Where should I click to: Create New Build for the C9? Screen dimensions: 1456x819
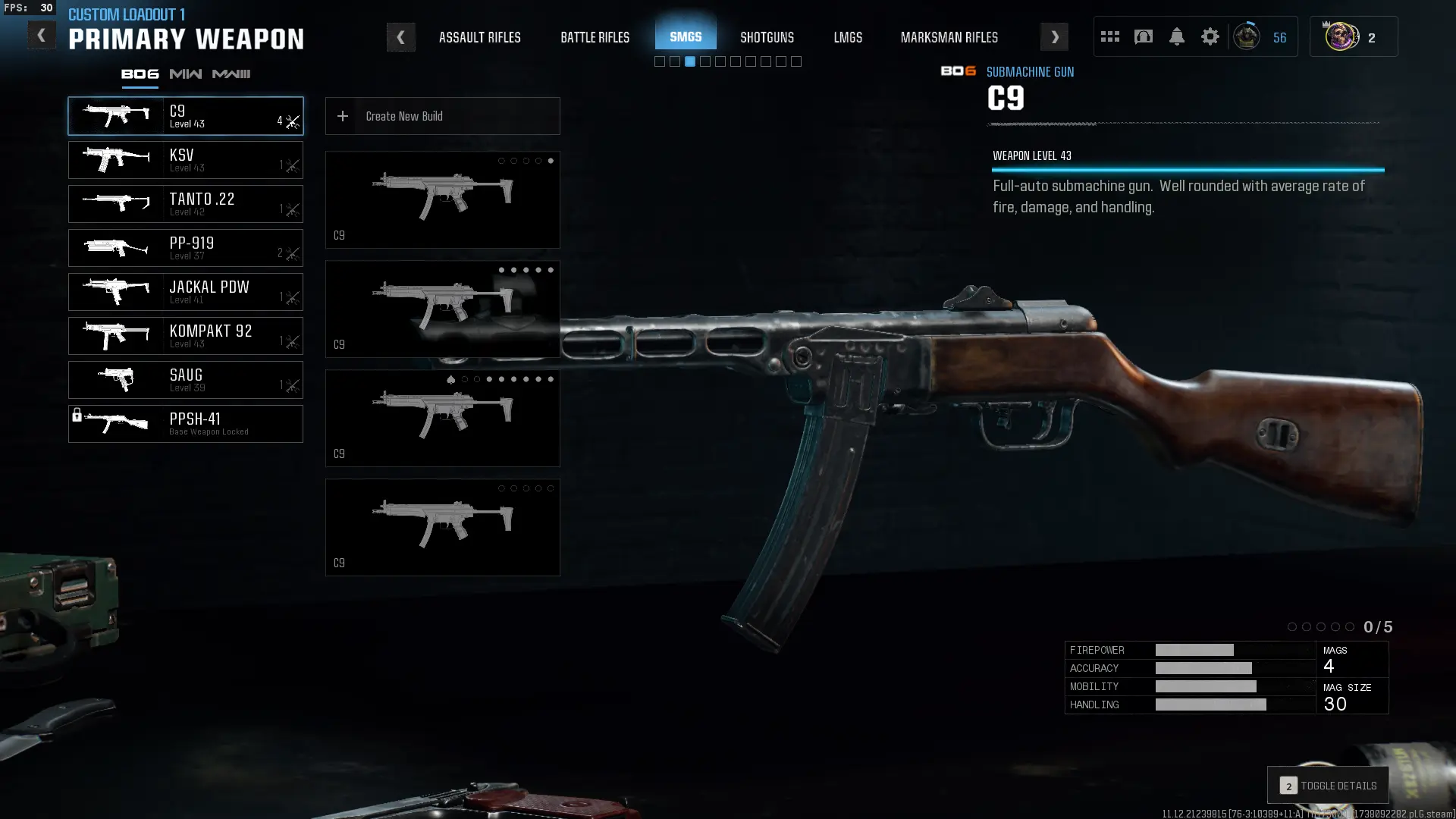pos(442,116)
